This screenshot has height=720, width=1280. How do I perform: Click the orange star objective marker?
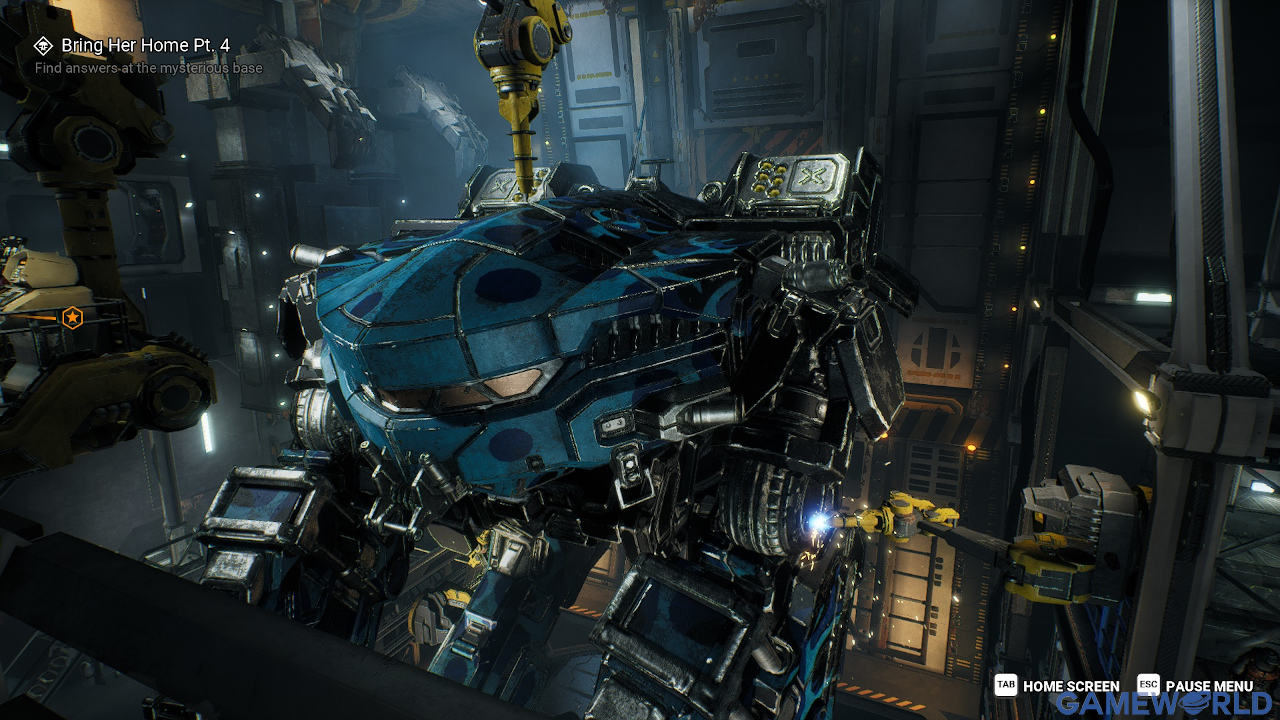click(72, 318)
